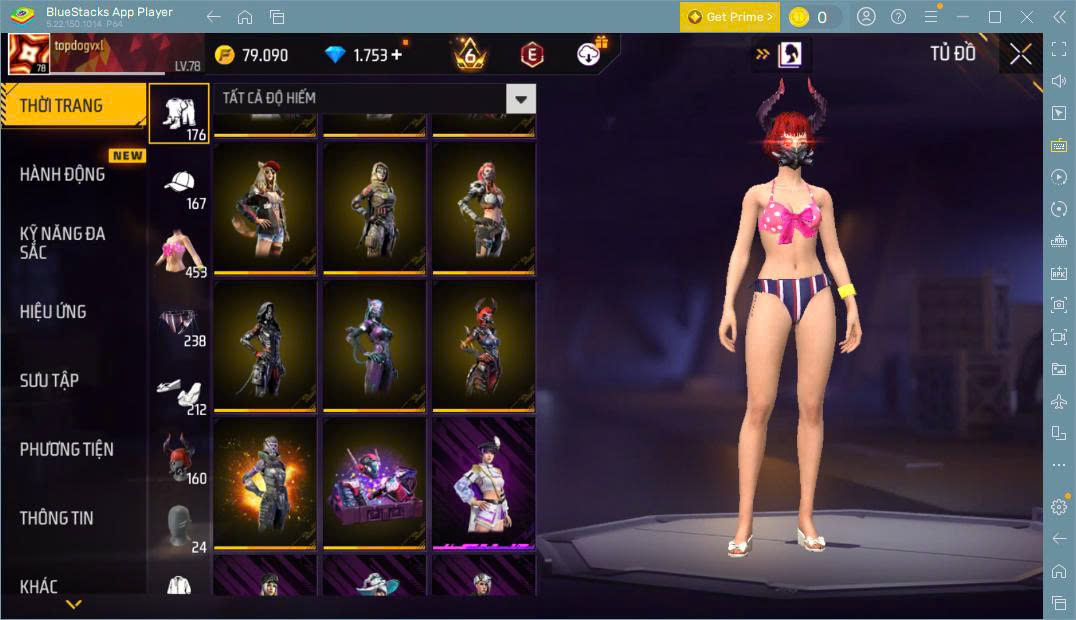
Task: Open the red E badge icon
Action: click(532, 55)
